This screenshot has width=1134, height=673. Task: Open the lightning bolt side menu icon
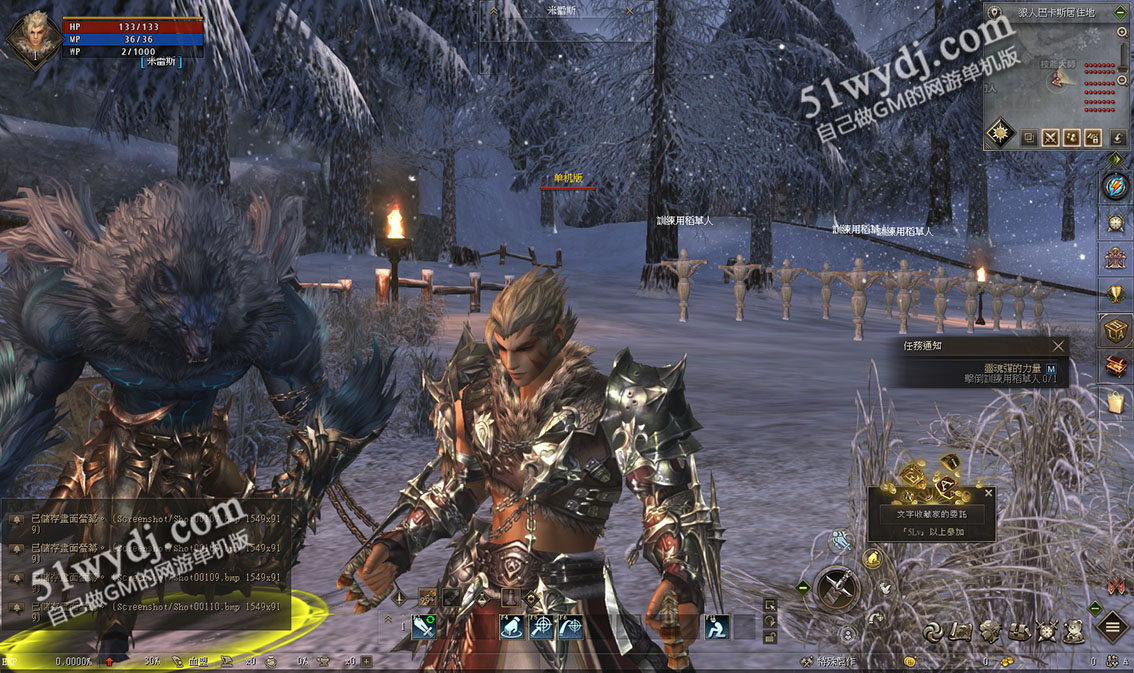coord(1115,186)
